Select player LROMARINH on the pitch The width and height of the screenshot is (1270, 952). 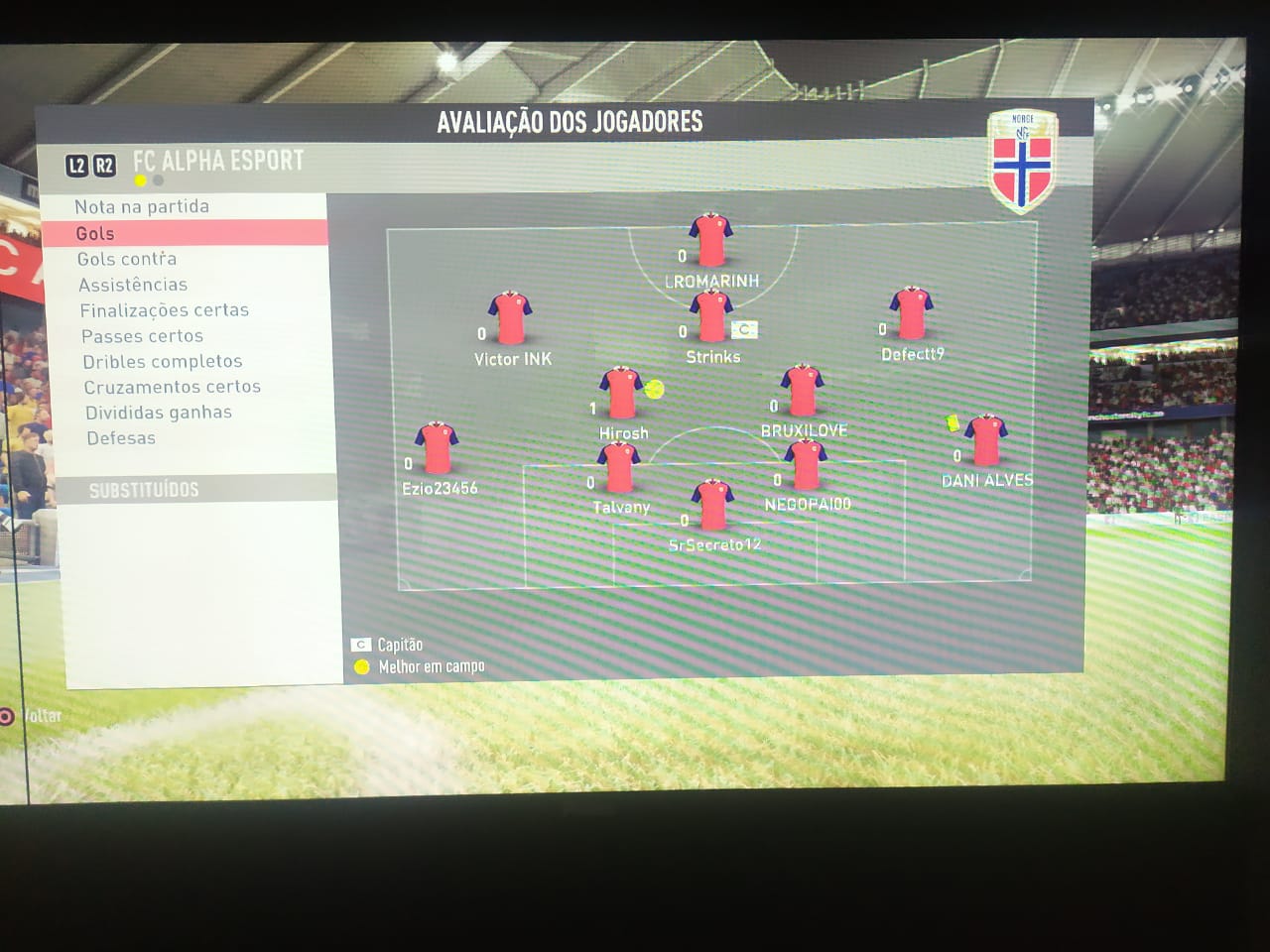coord(710,241)
